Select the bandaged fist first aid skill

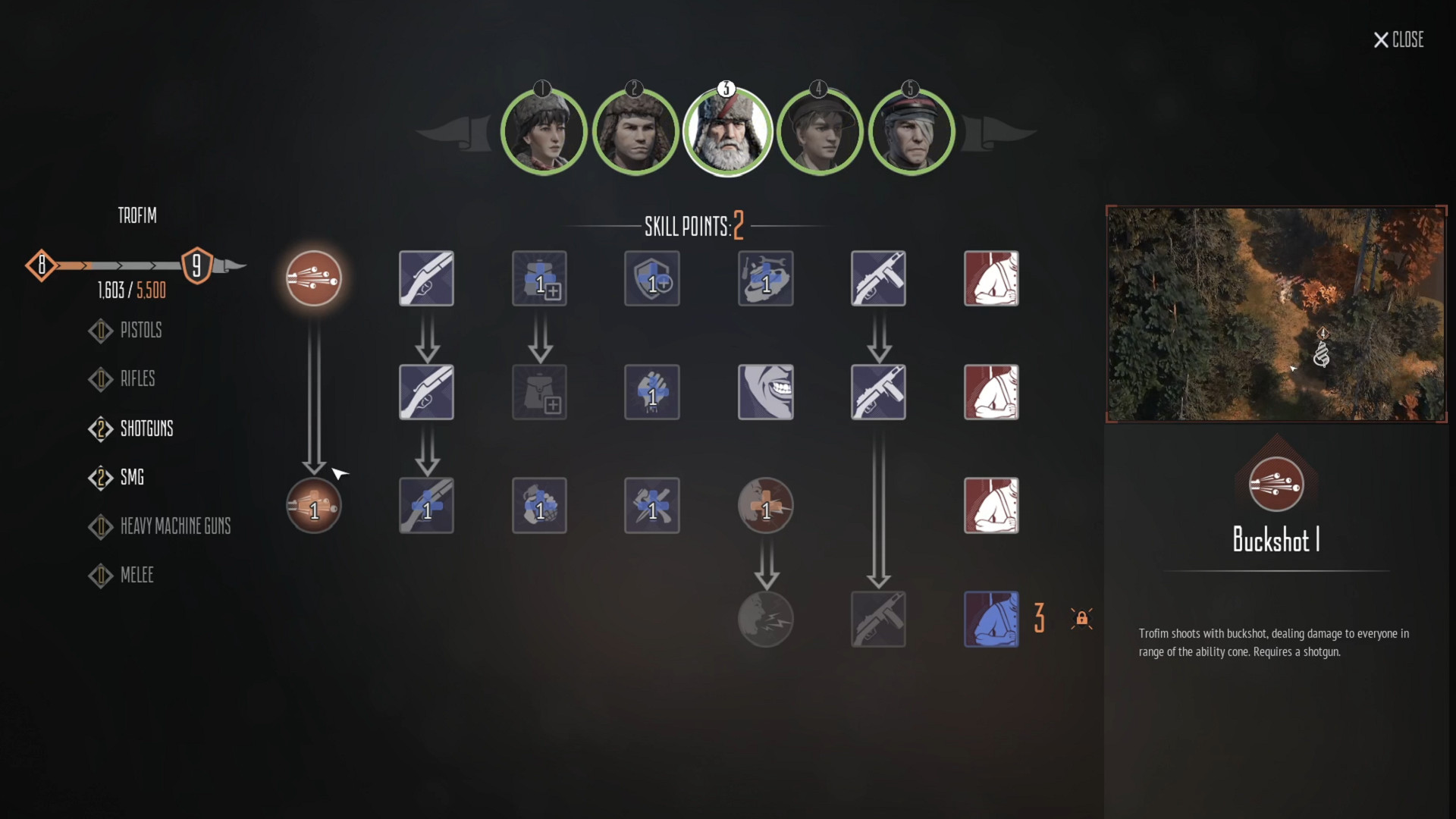(652, 392)
